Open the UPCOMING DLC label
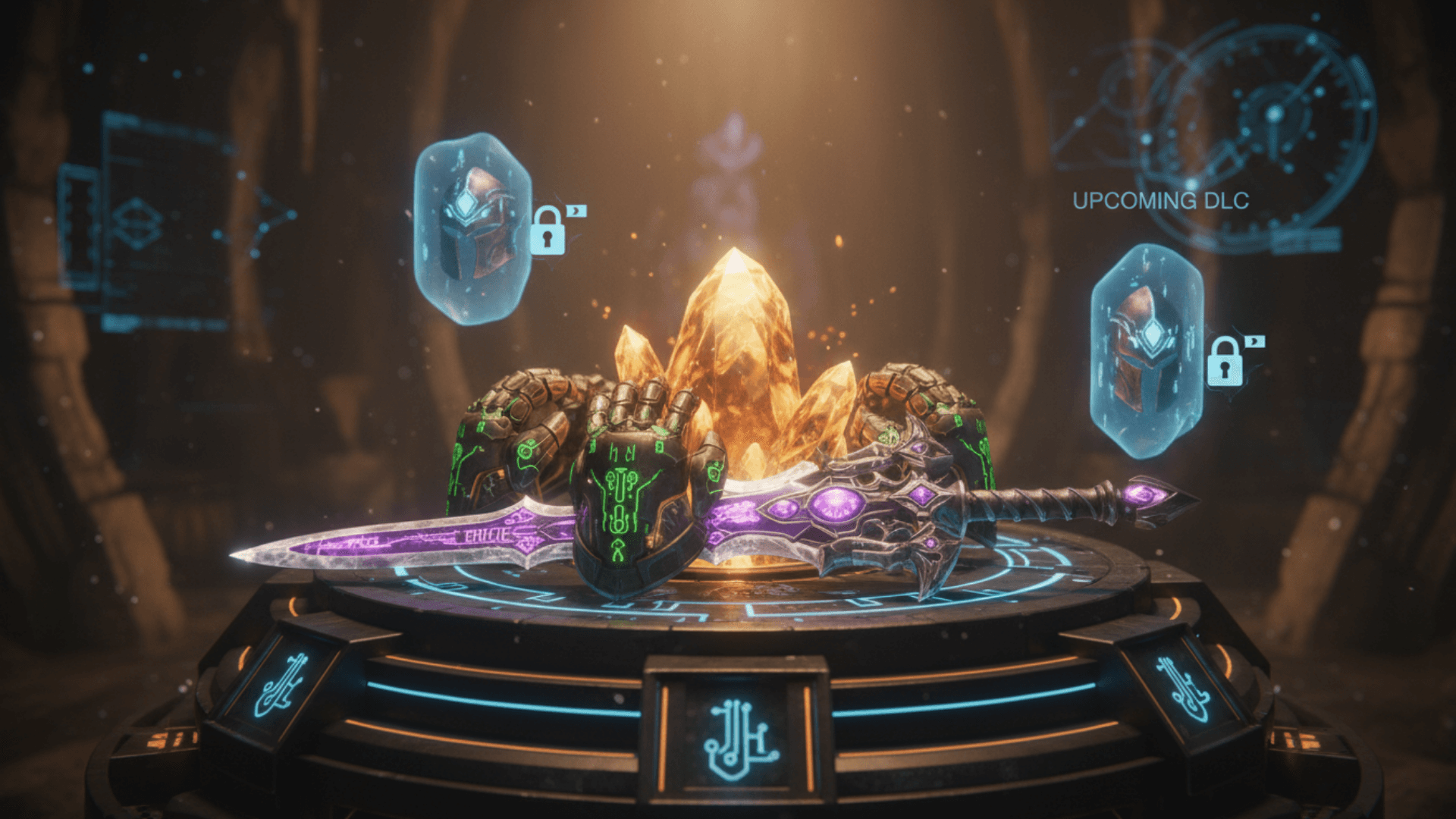This screenshot has width=1456, height=819. [1160, 201]
